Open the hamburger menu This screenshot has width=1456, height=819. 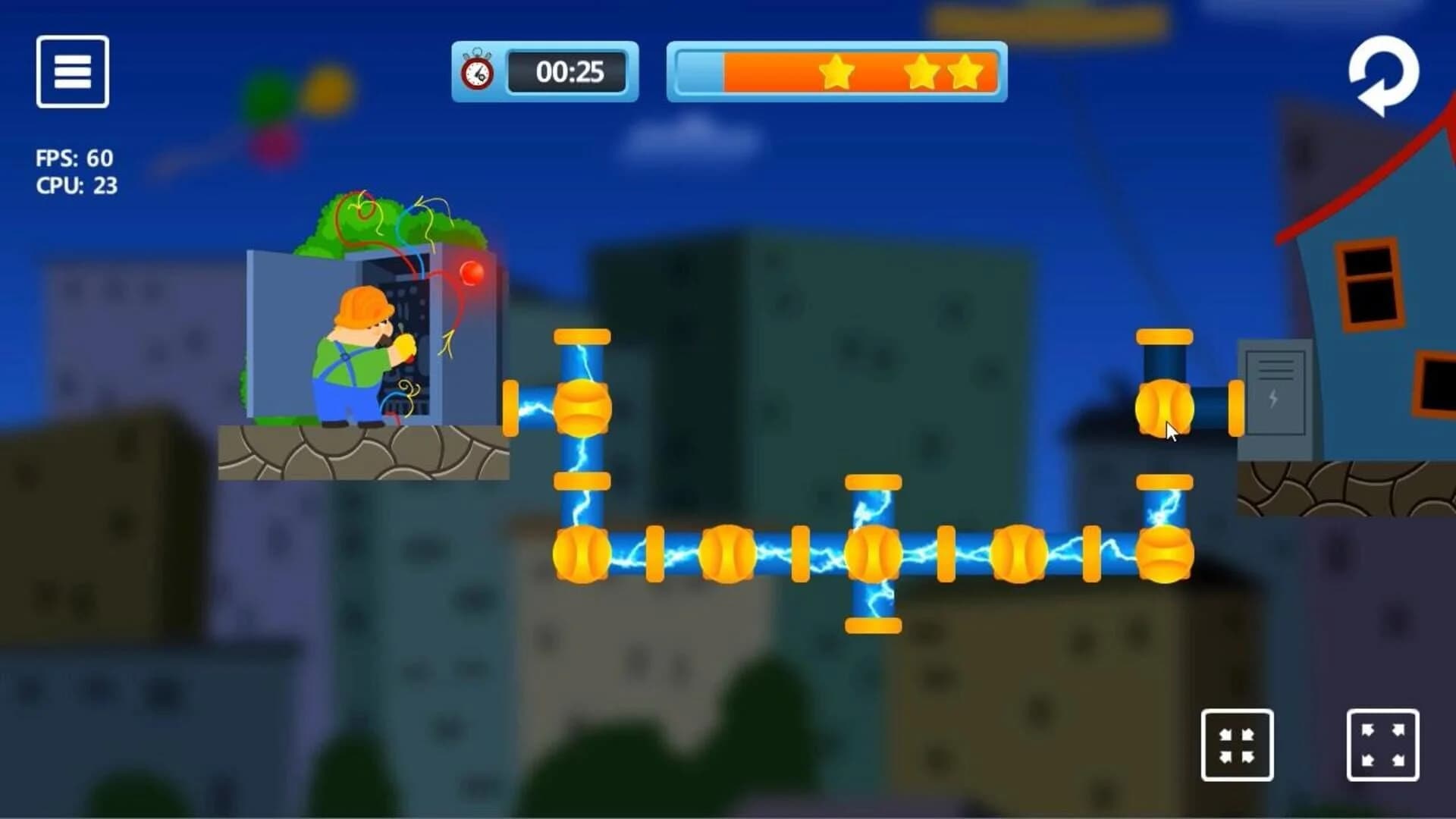(72, 71)
